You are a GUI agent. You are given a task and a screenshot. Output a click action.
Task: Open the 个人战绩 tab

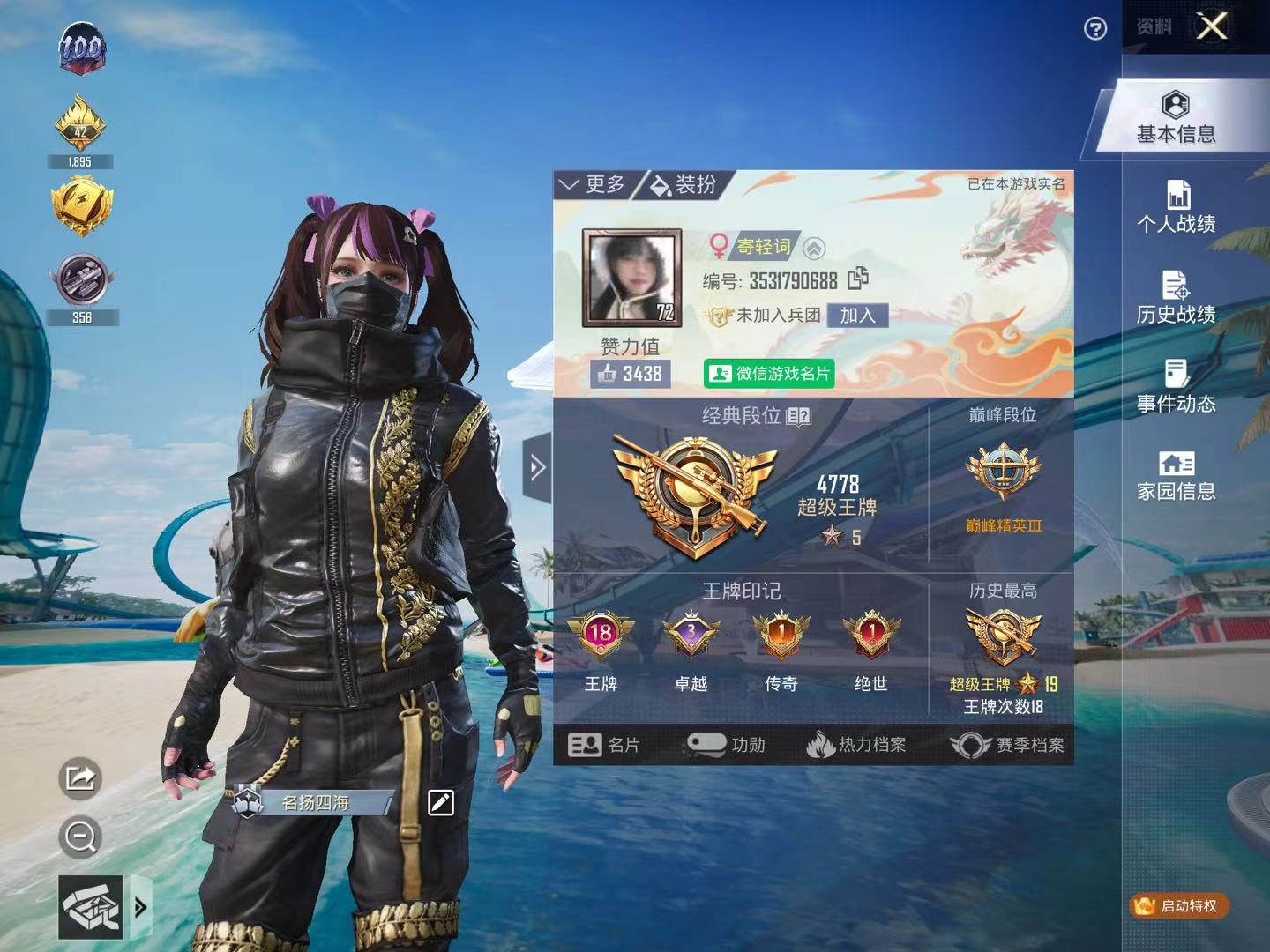(1176, 207)
